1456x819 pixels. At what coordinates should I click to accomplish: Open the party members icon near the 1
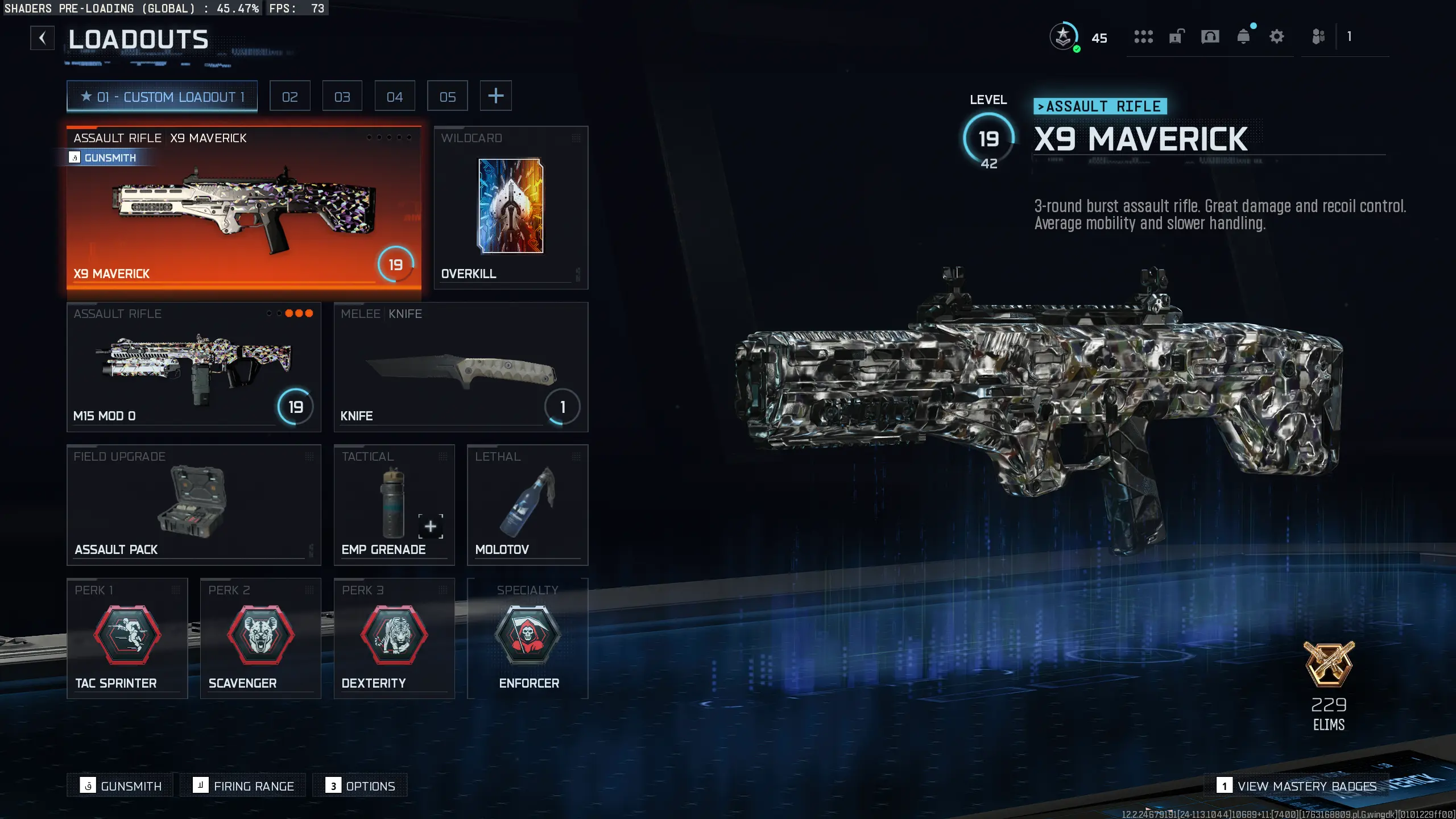pyautogui.click(x=1319, y=38)
